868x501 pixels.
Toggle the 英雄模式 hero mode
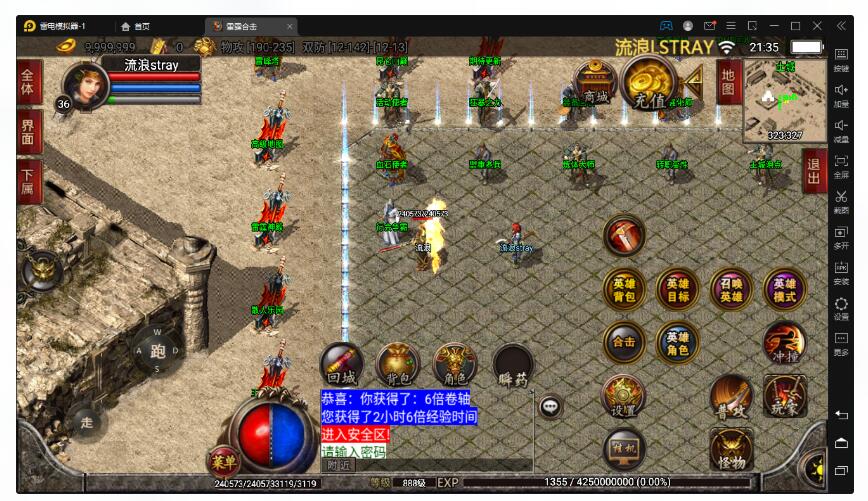pyautogui.click(x=784, y=290)
